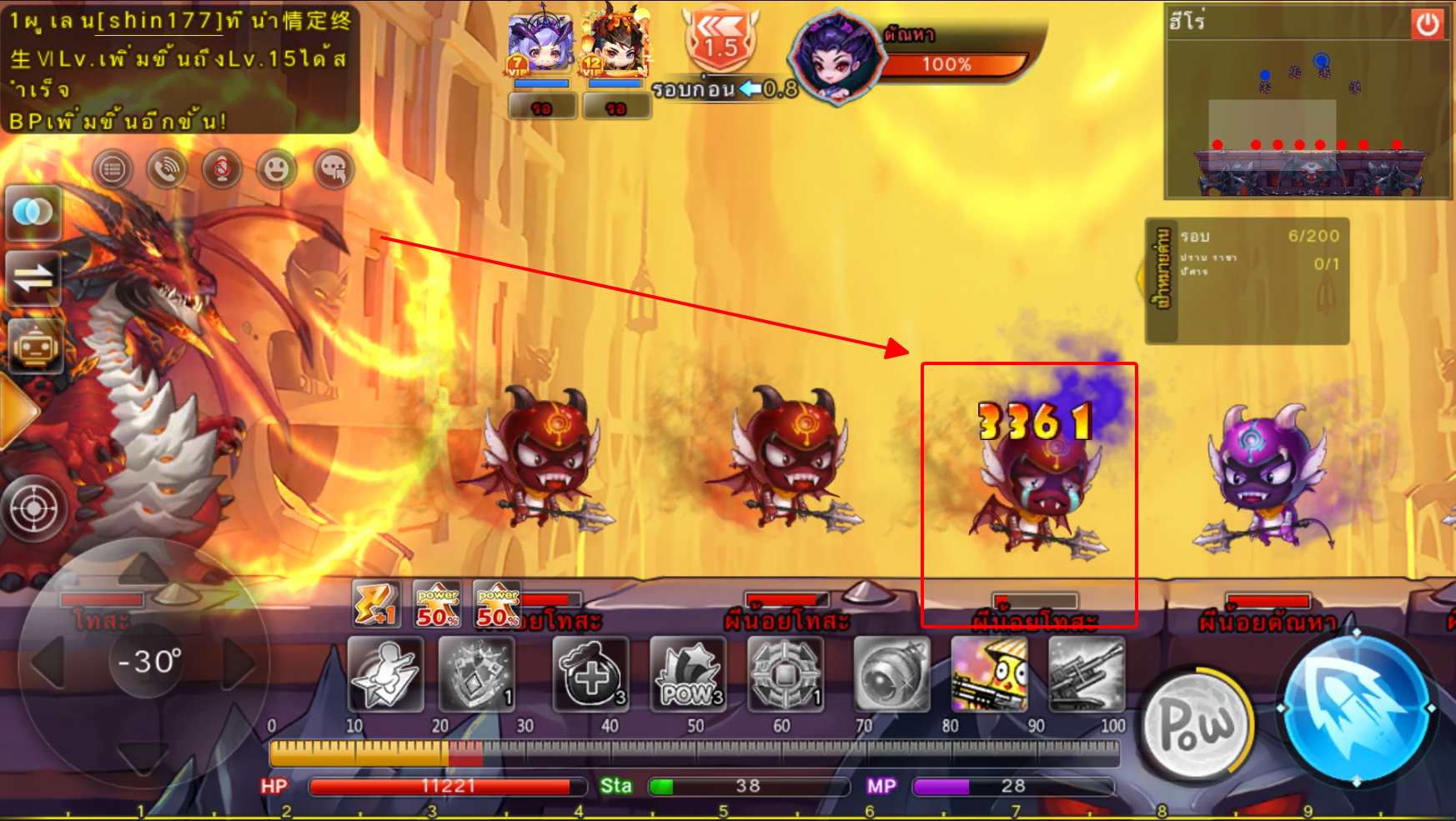Activate the crosshair aim button
This screenshot has height=821, width=1456.
(x=34, y=508)
